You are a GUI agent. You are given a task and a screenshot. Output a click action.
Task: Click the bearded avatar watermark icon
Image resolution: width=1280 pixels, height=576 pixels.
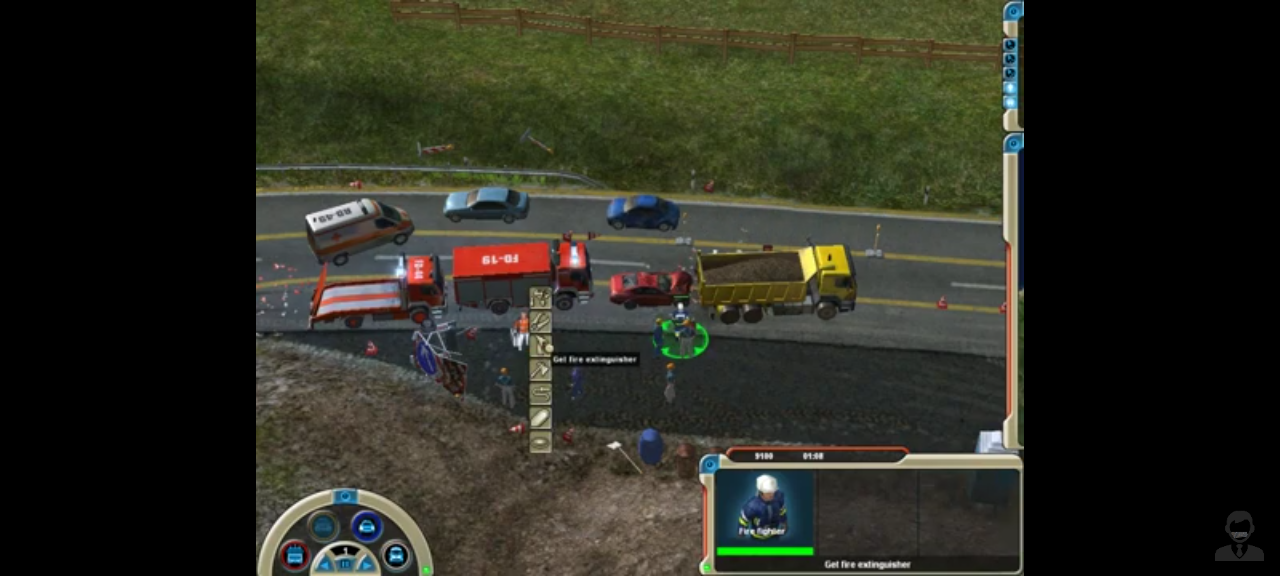(1239, 536)
